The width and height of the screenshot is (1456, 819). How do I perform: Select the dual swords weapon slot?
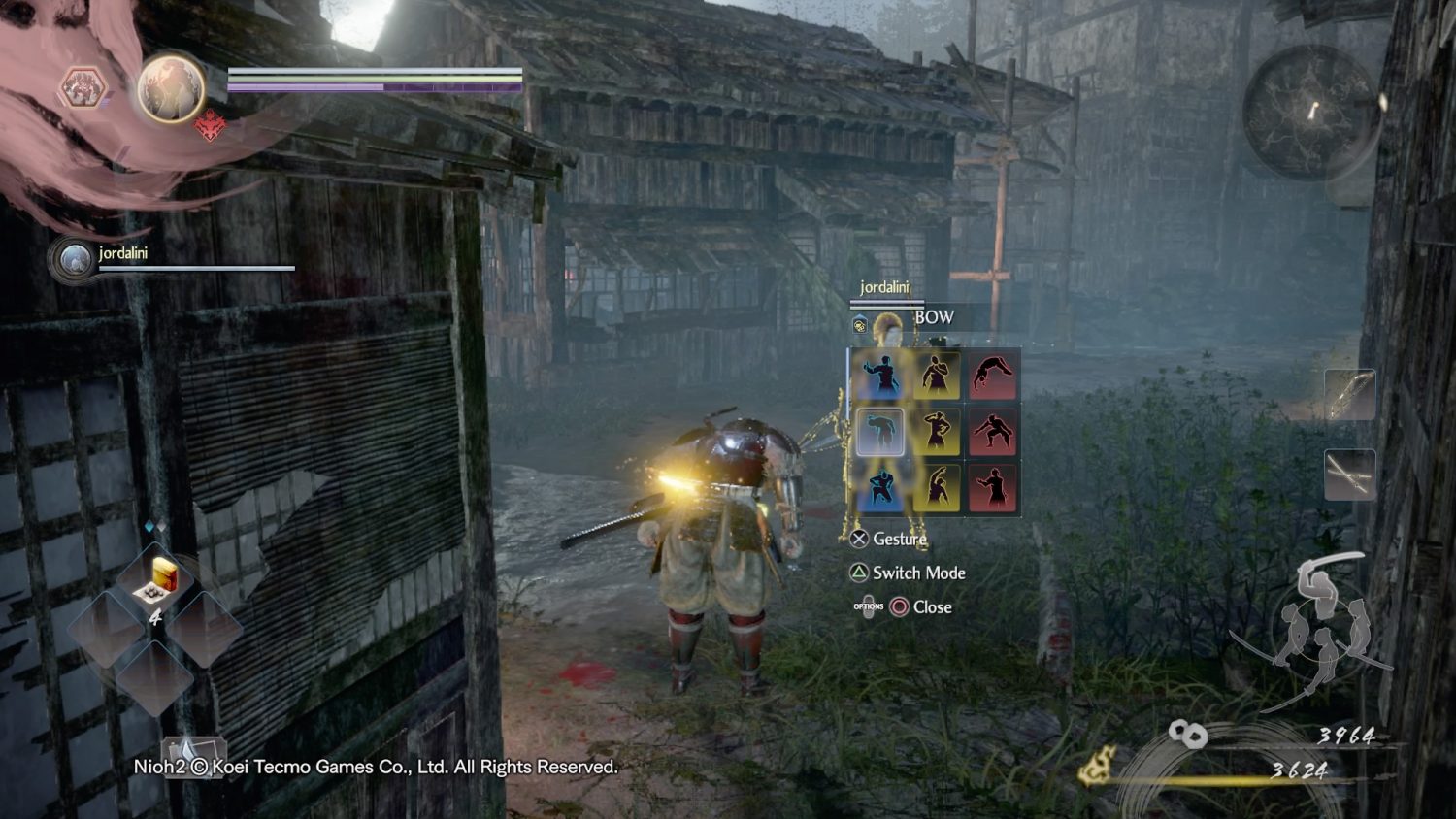coord(1350,475)
